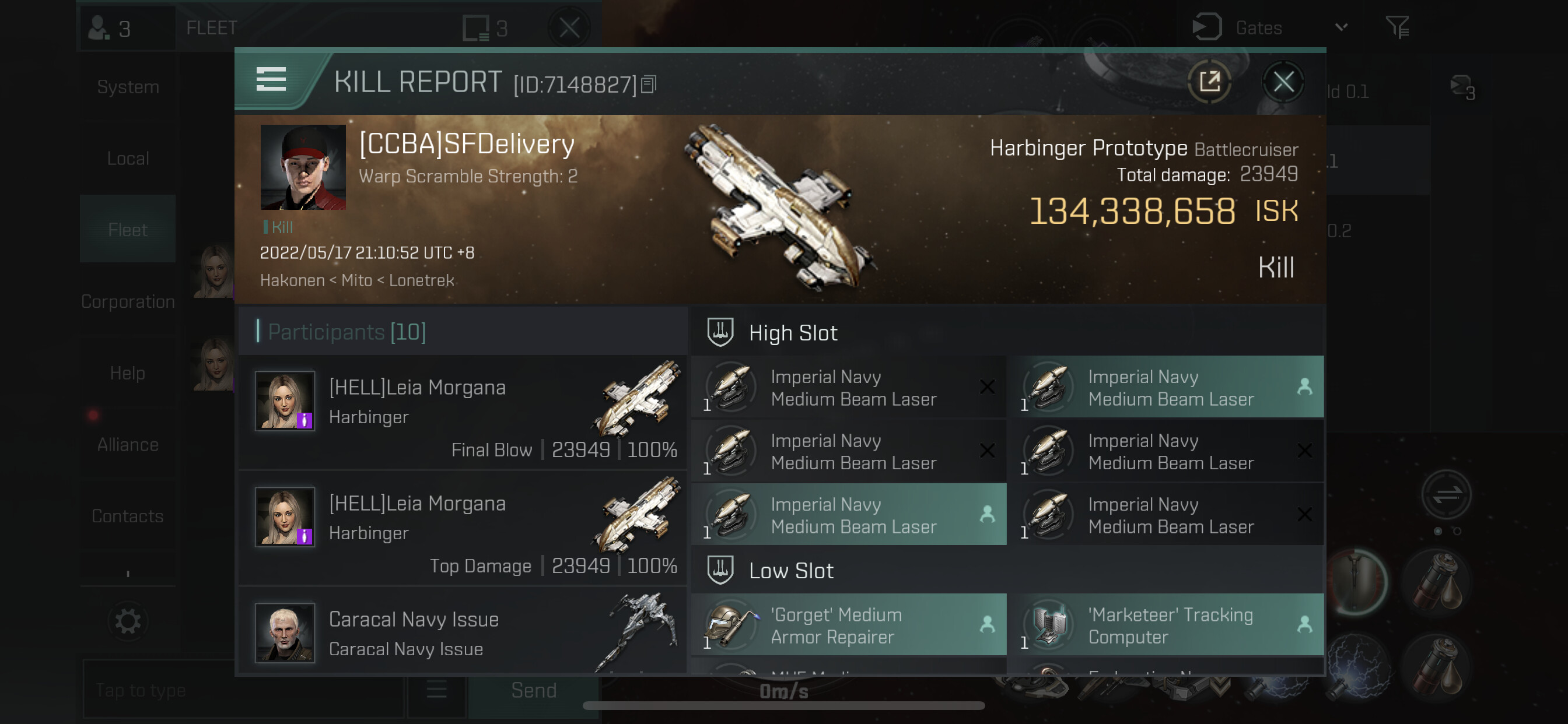Image resolution: width=1568 pixels, height=724 pixels.
Task: View SFDelivery's pilot portrait
Action: point(303,167)
